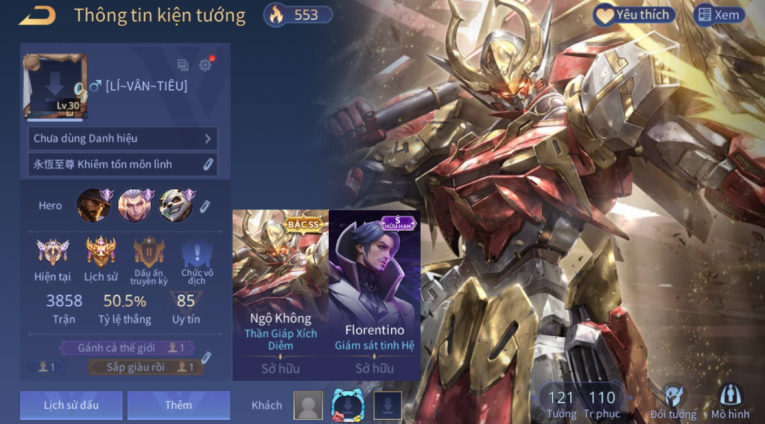This screenshot has width=765, height=424.
Task: Click the Thêm button
Action: coord(178,405)
